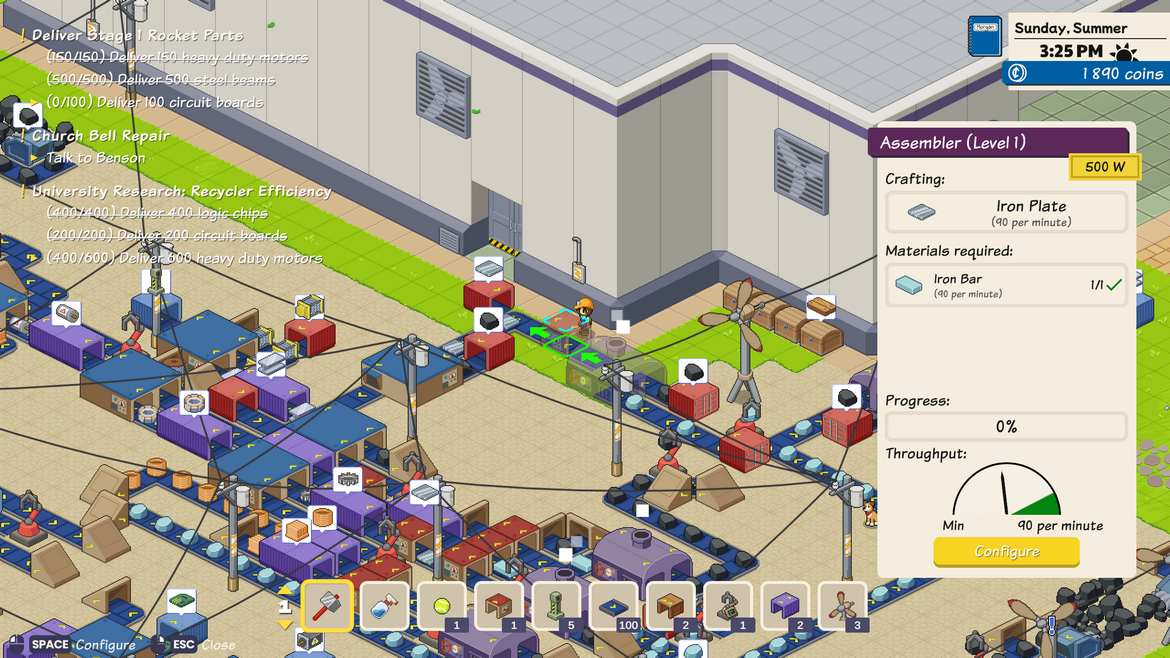Open the blue journal notebook
Screen dimensions: 1170x658
tap(984, 36)
